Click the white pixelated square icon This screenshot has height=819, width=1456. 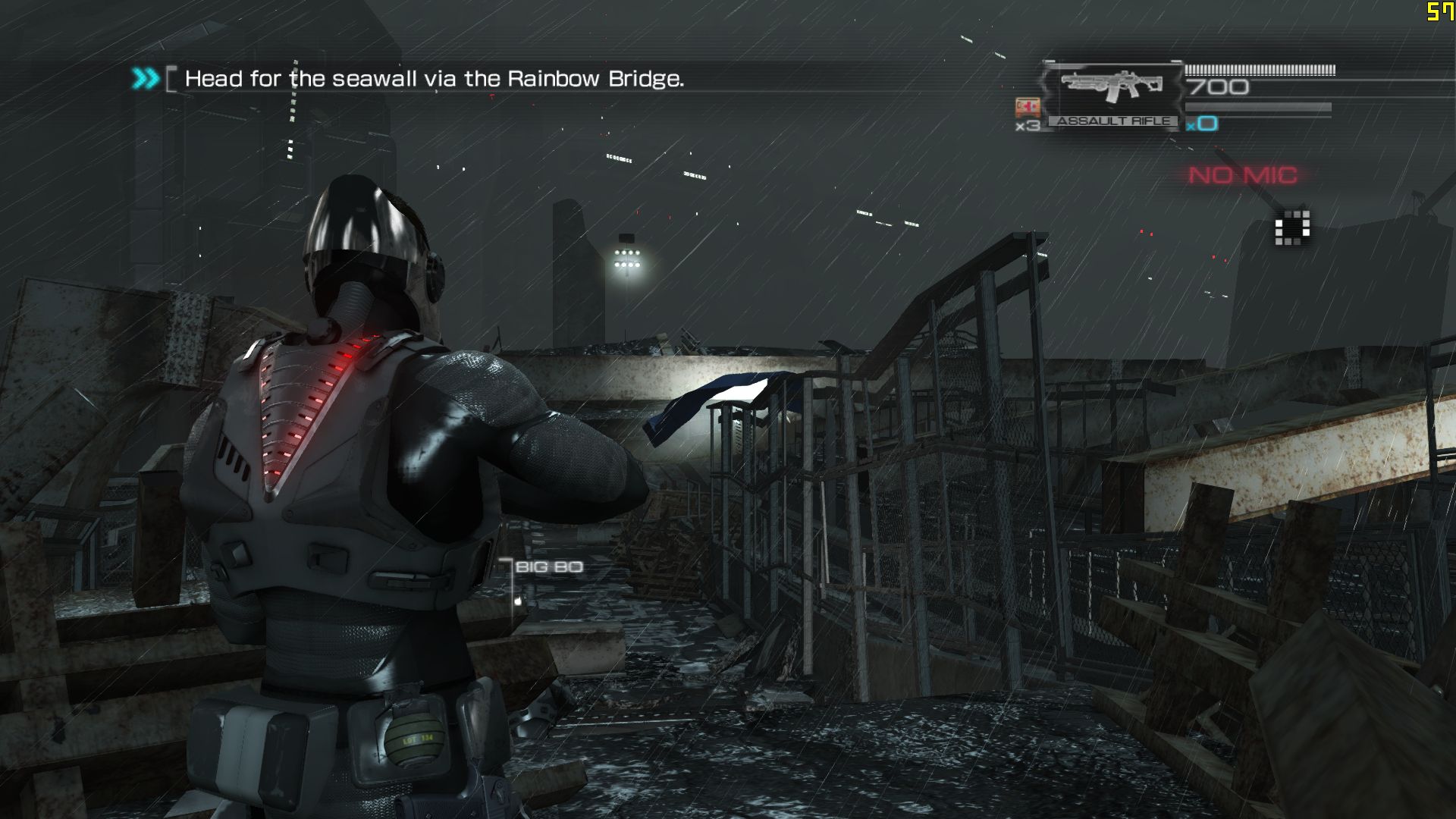coord(1292,227)
